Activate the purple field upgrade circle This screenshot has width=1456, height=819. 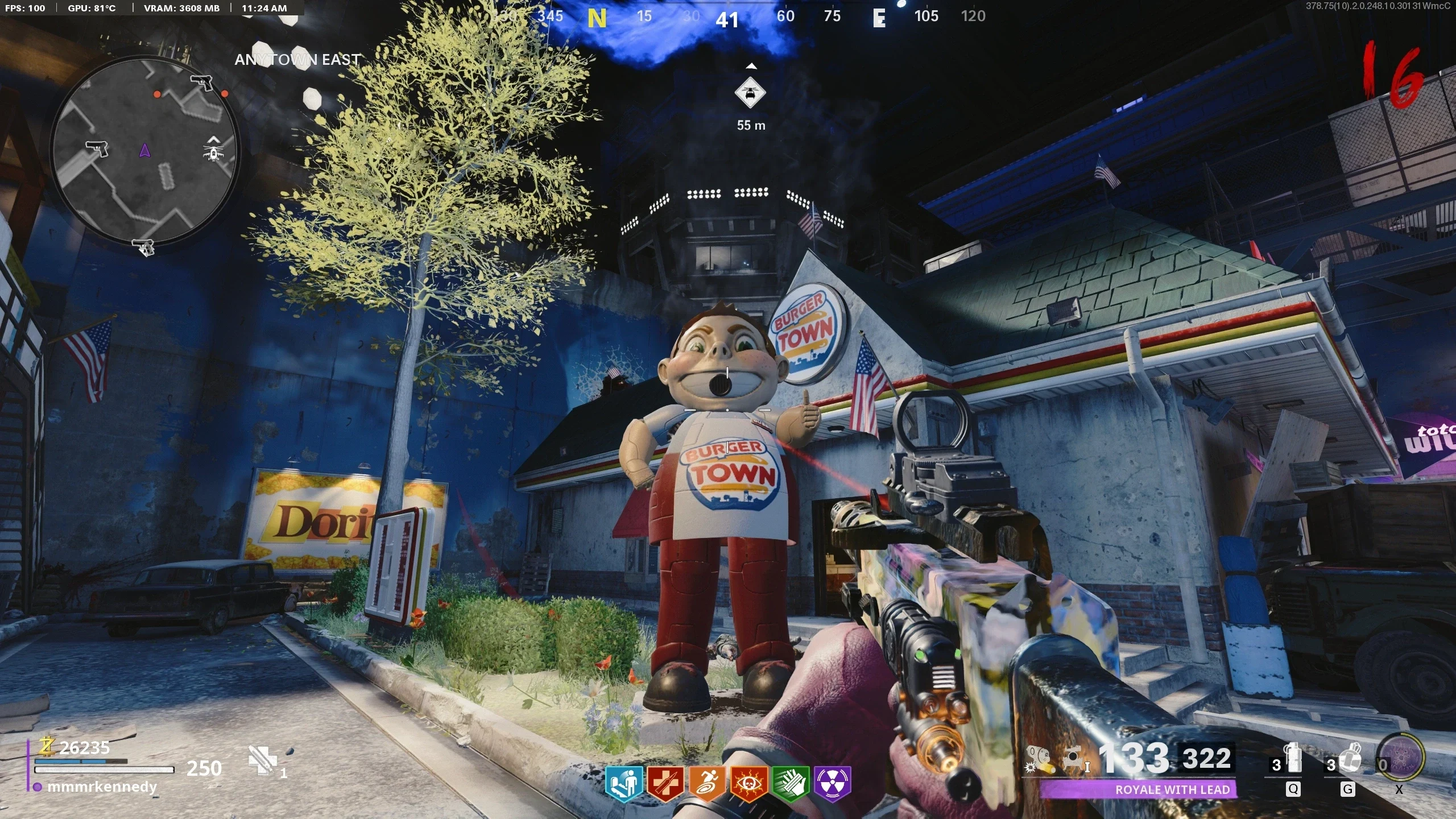click(1401, 758)
